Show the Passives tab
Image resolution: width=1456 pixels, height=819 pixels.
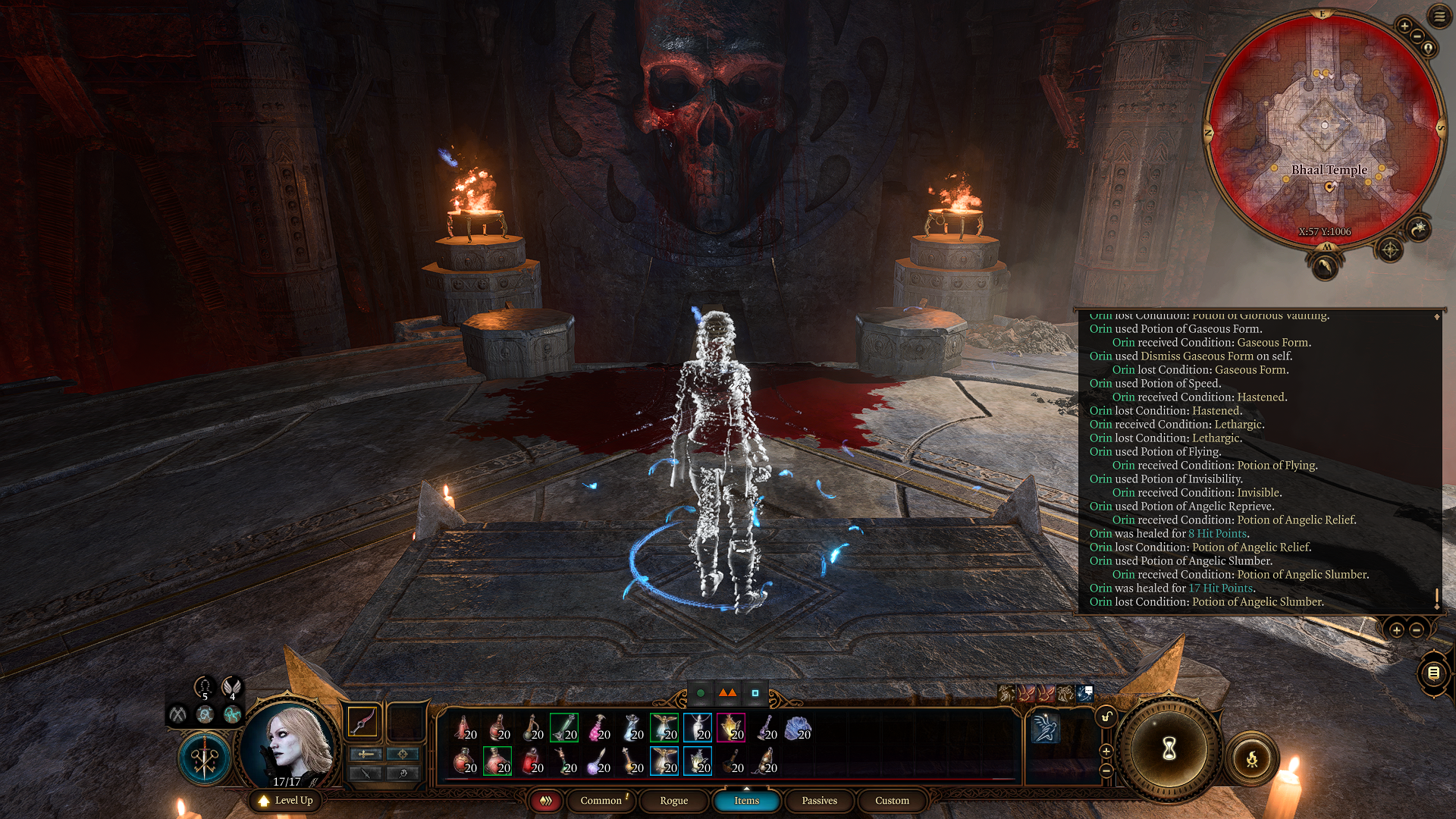pos(819,801)
